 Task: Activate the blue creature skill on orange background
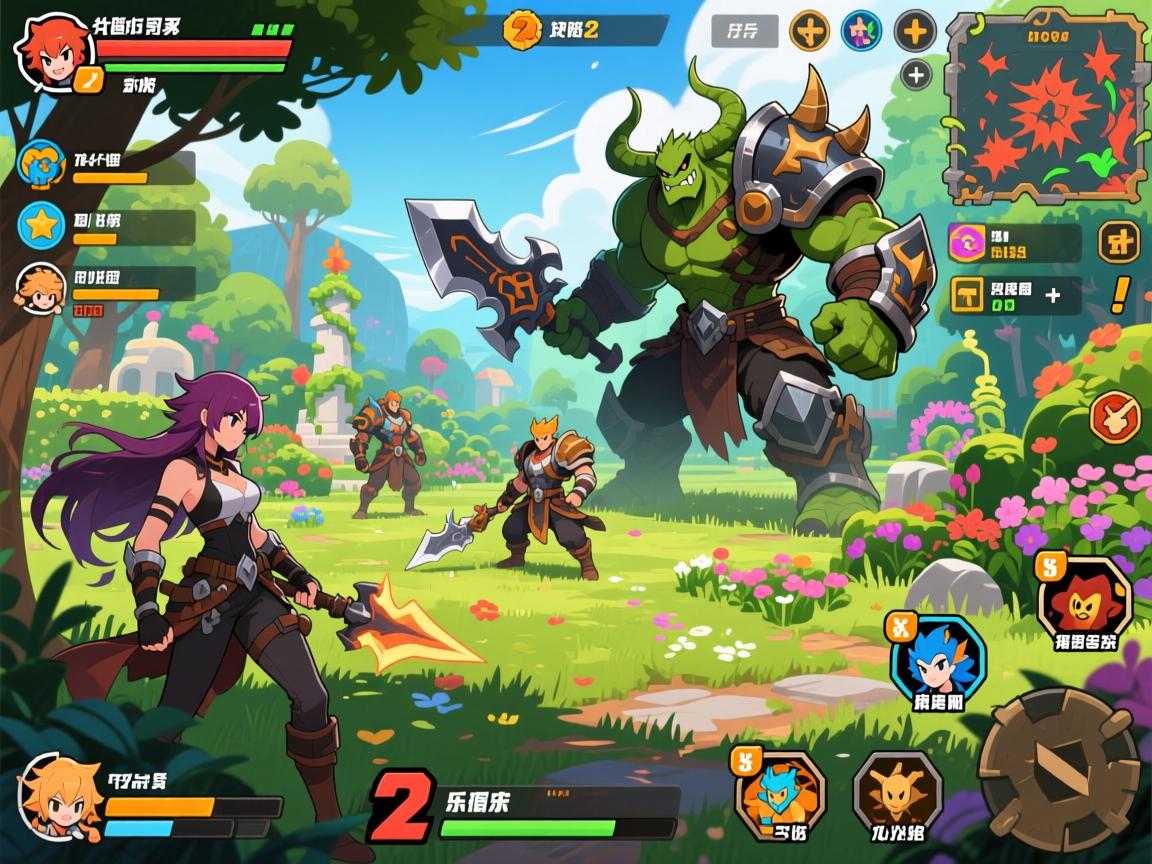(781, 796)
